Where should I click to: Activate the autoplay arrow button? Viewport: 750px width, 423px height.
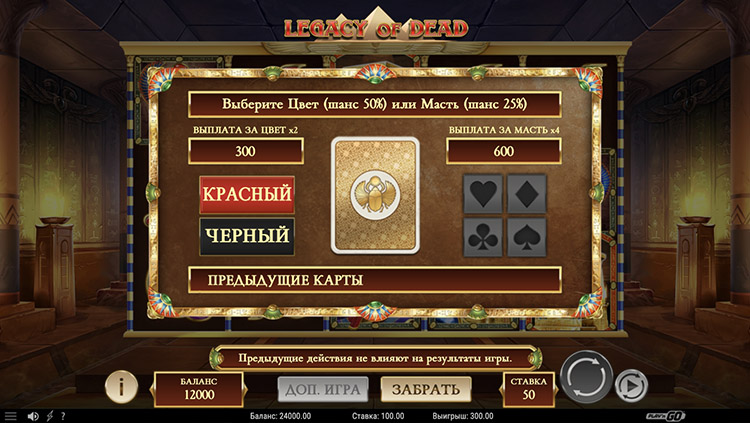(630, 384)
